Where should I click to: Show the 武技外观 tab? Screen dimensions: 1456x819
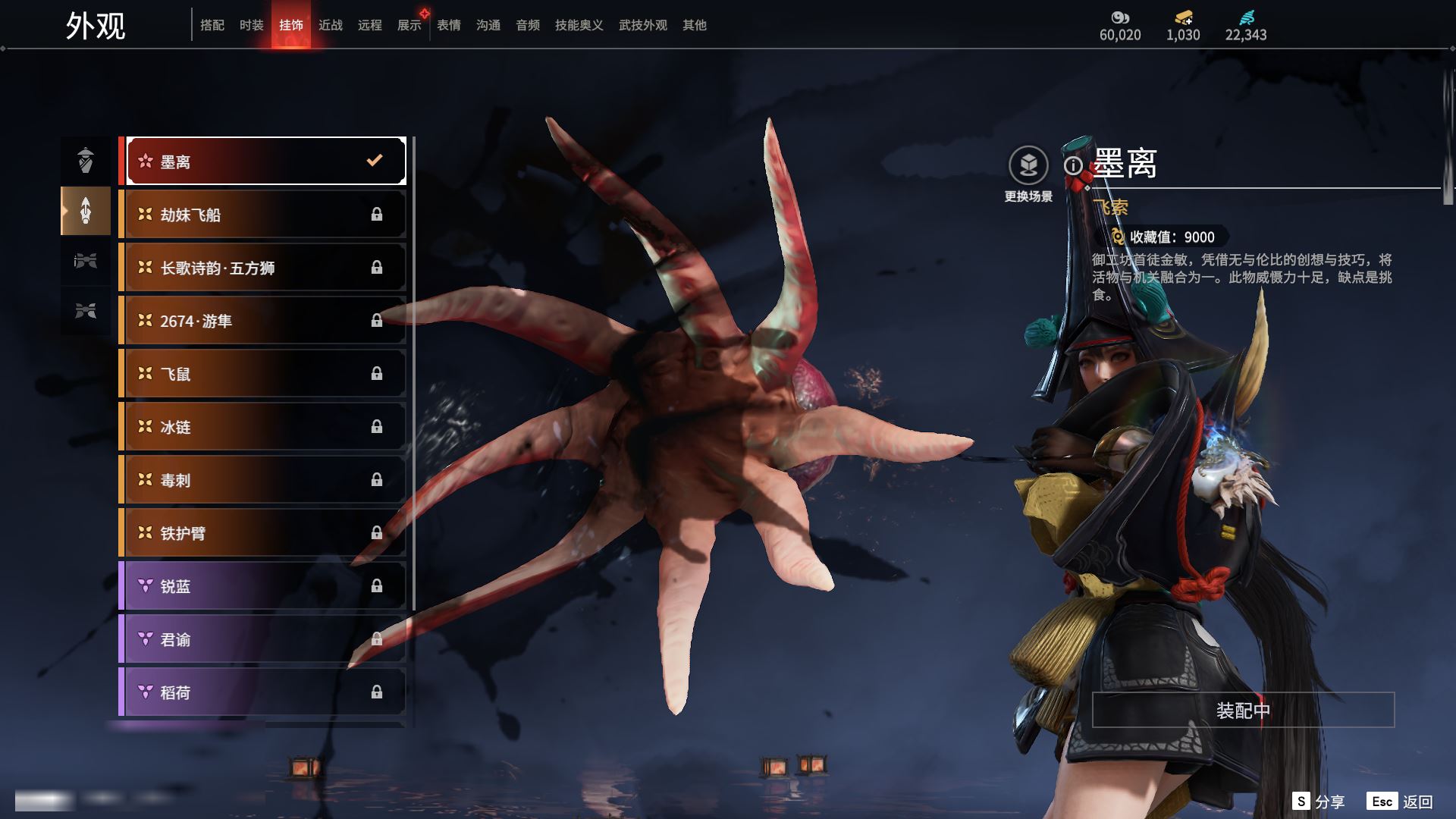pos(643,25)
